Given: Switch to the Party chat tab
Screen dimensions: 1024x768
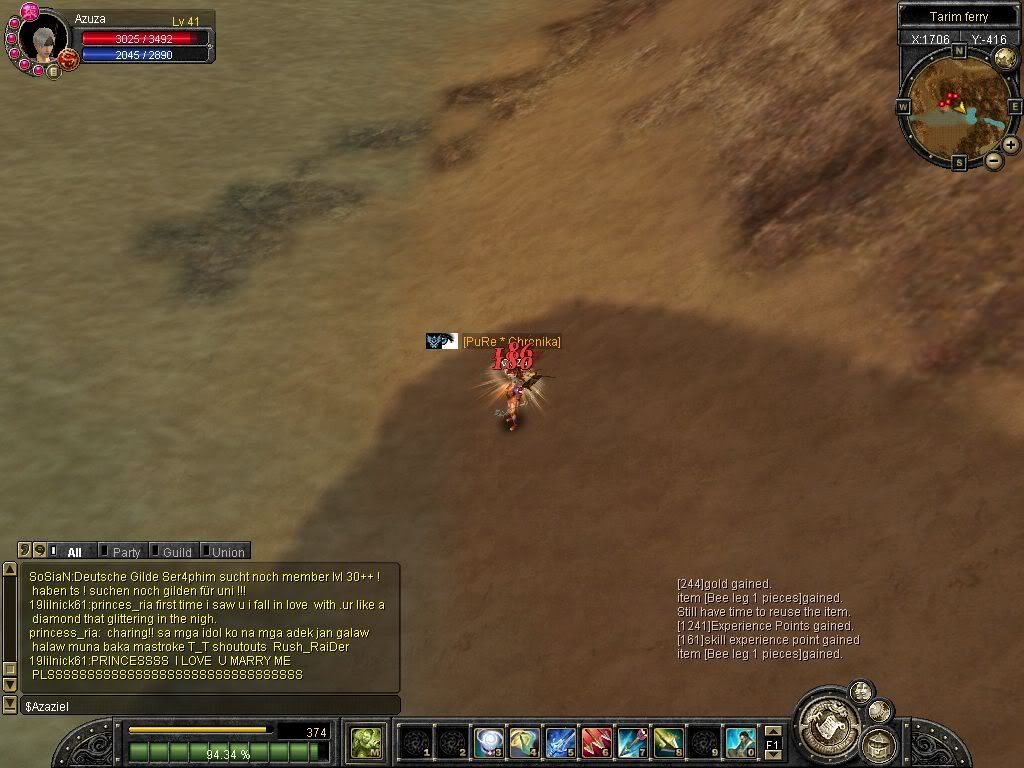Looking at the screenshot, I should 126,552.
